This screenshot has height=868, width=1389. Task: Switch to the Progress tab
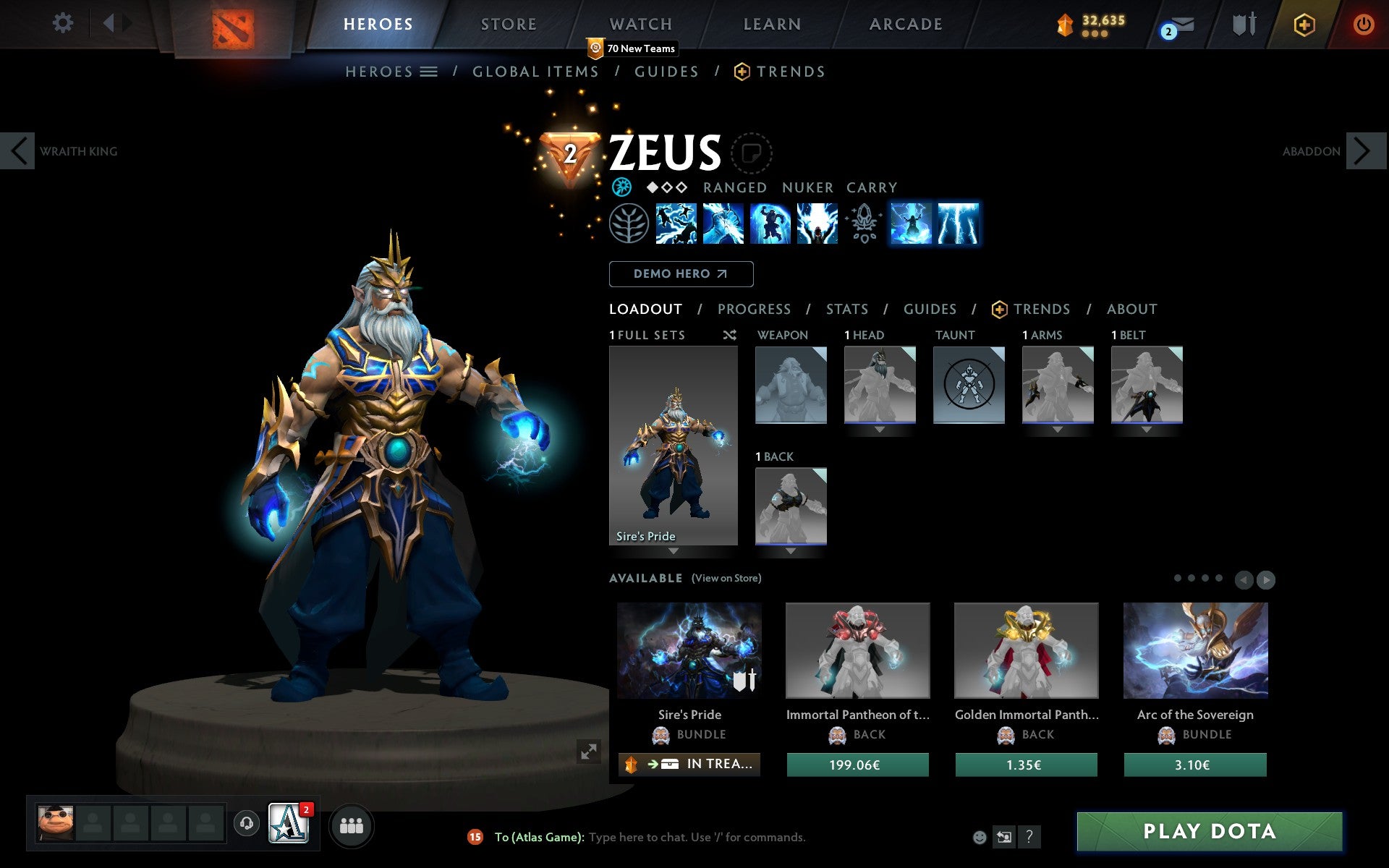pyautogui.click(x=754, y=309)
